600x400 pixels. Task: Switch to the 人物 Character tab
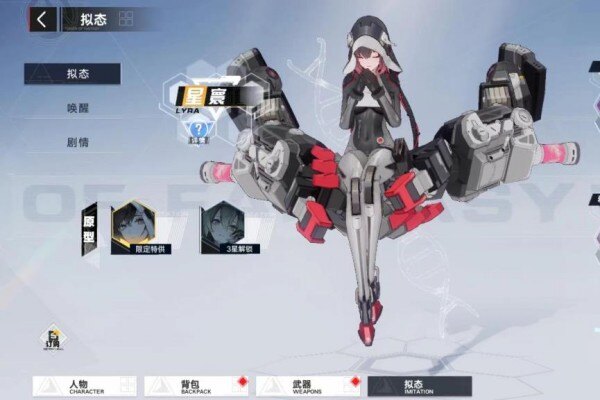pyautogui.click(x=85, y=385)
